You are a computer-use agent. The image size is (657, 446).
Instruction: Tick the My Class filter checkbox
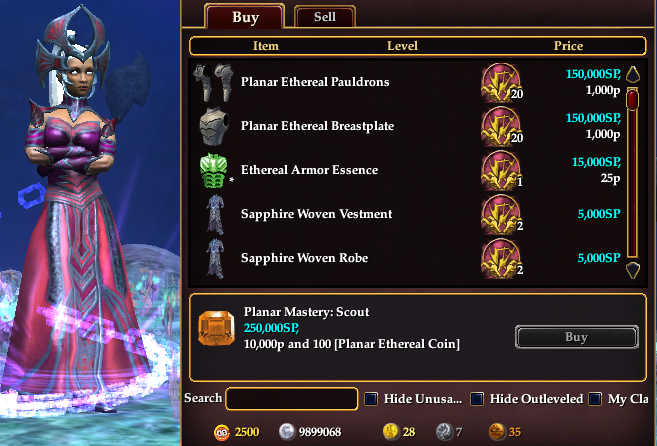[595, 399]
